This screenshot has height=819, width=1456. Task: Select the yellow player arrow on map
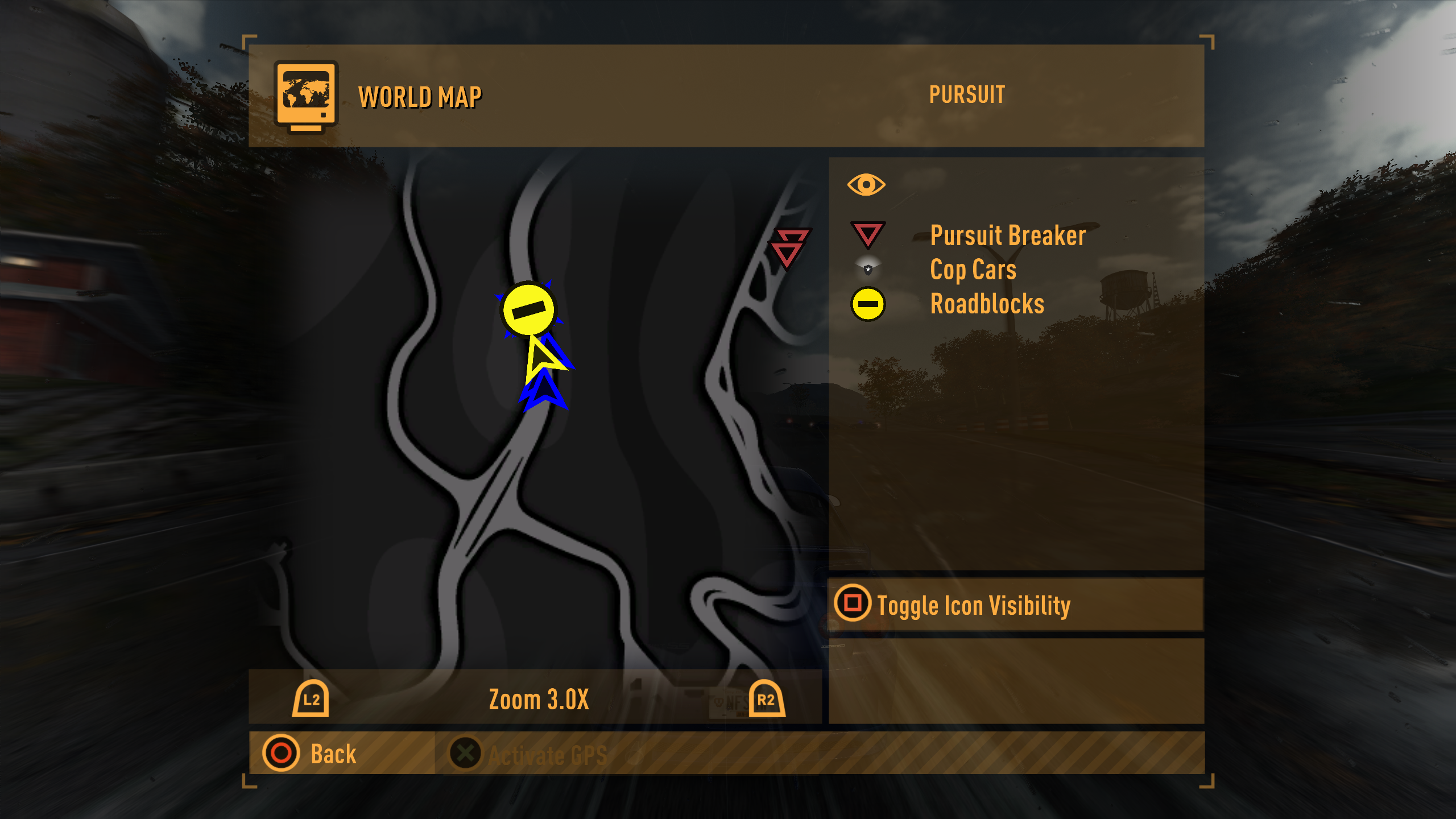tap(540, 359)
